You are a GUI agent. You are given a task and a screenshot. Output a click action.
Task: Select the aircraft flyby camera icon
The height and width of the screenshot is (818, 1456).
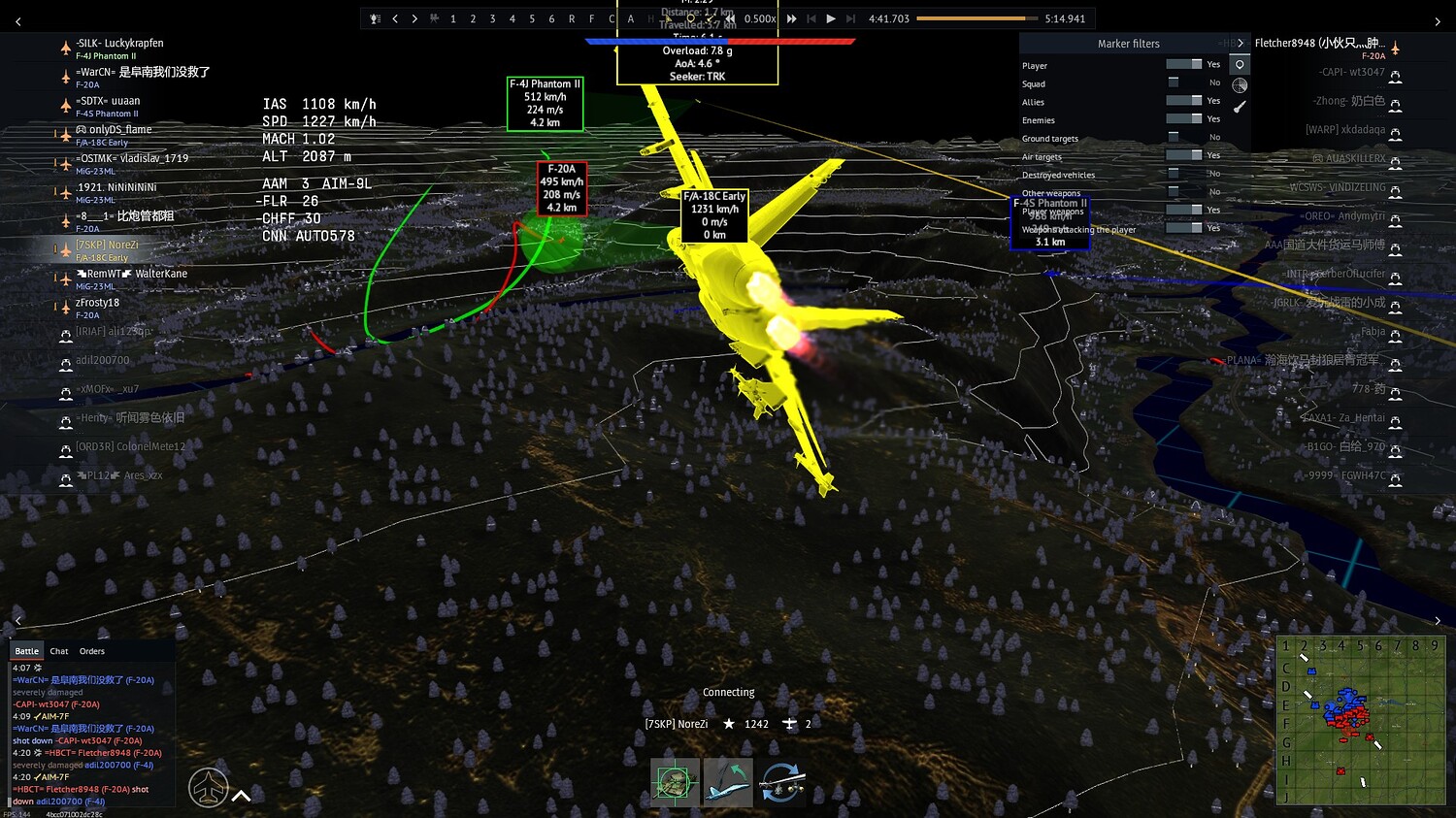pyautogui.click(x=728, y=781)
